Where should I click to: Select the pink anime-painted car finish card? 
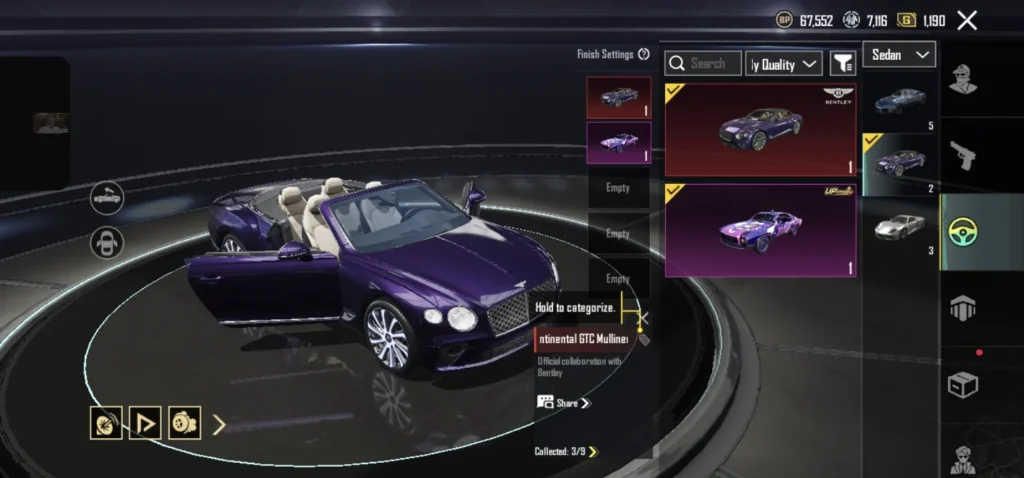tap(760, 230)
